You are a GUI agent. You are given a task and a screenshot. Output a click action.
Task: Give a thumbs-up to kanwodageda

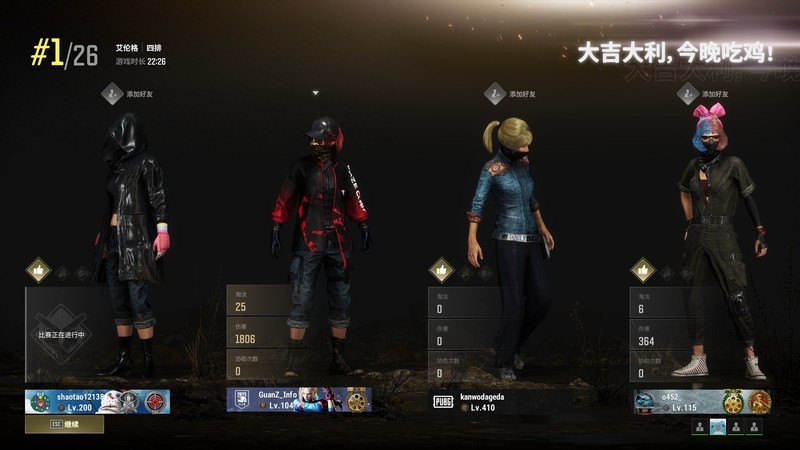[x=441, y=270]
